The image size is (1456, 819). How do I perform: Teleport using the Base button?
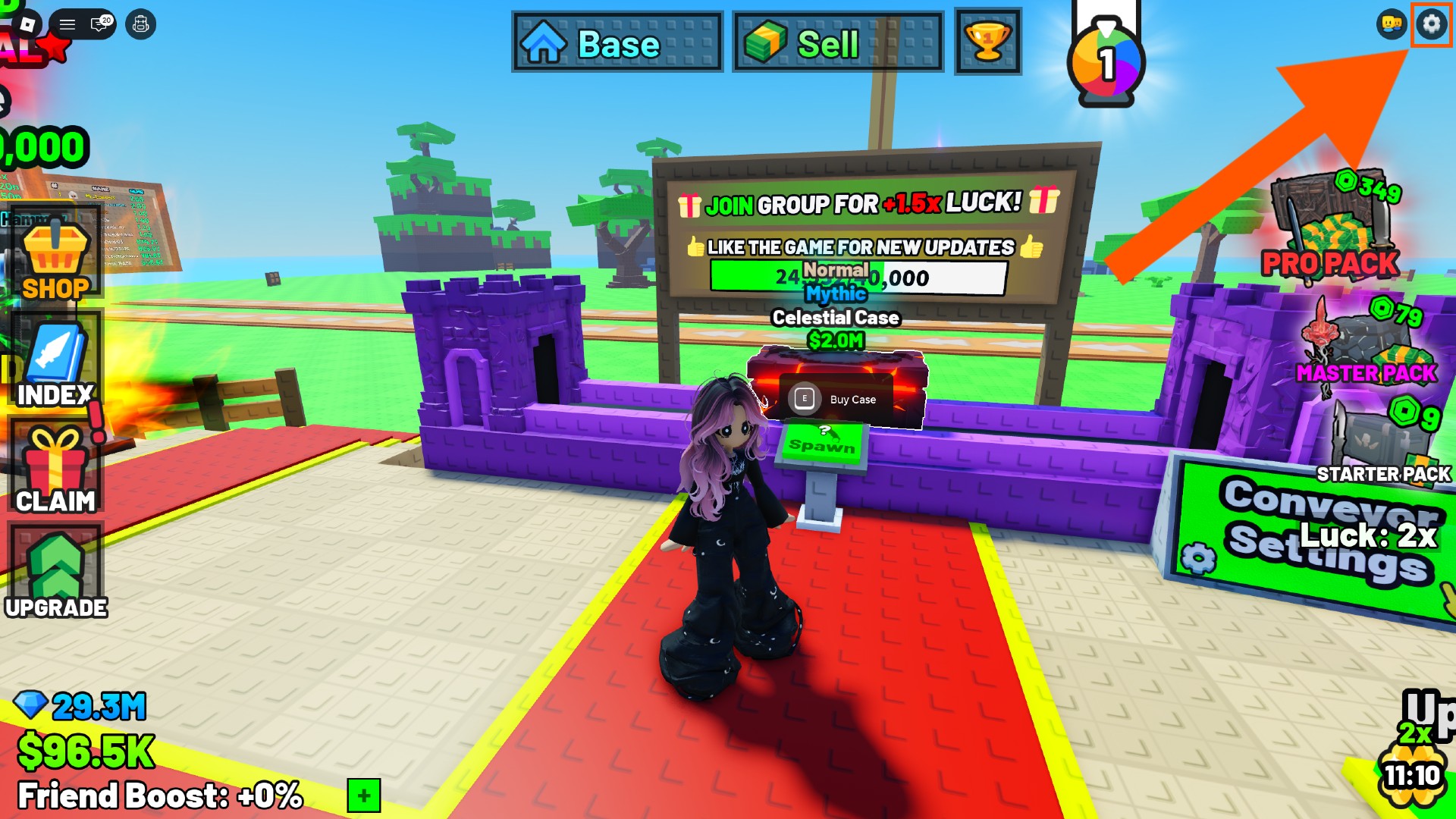point(616,42)
